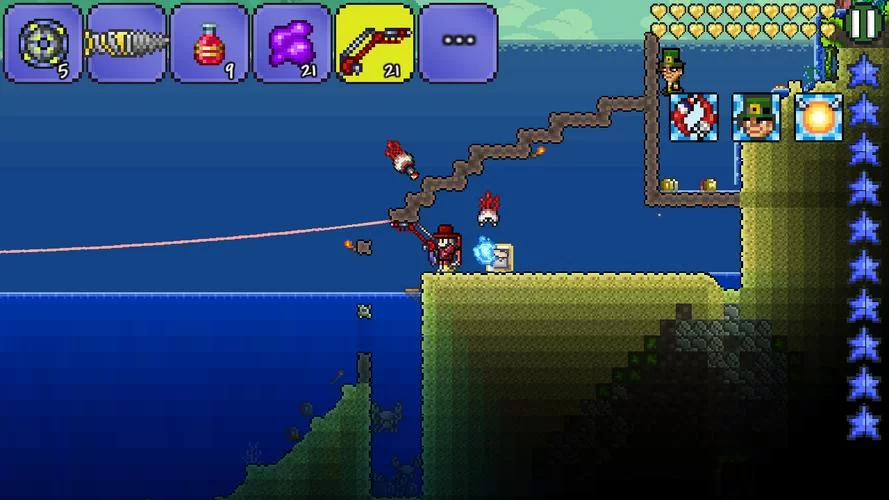Pause the game
Image resolution: width=889 pixels, height=500 pixels.
point(862,22)
